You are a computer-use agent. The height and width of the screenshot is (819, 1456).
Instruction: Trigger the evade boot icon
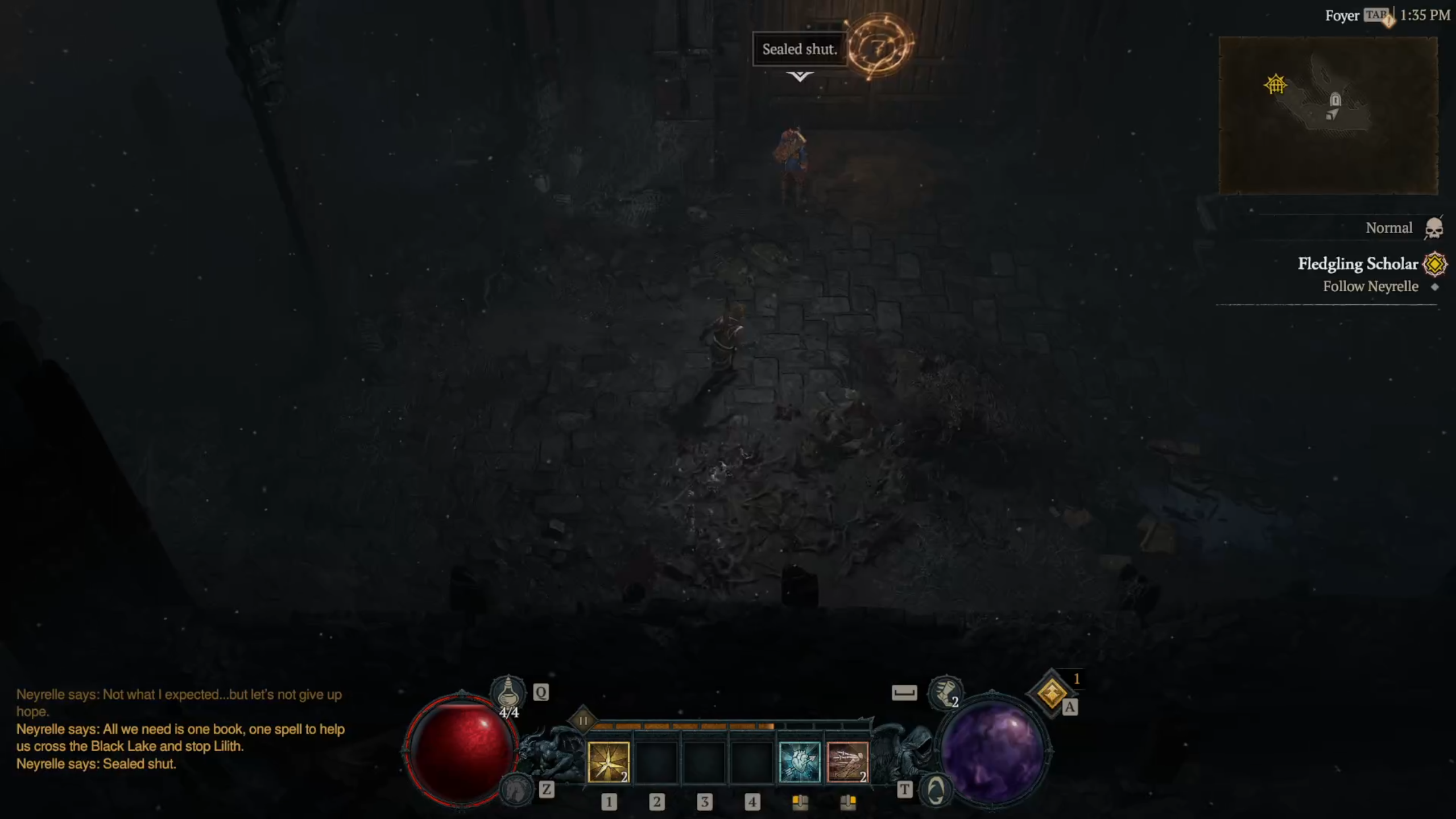click(945, 693)
